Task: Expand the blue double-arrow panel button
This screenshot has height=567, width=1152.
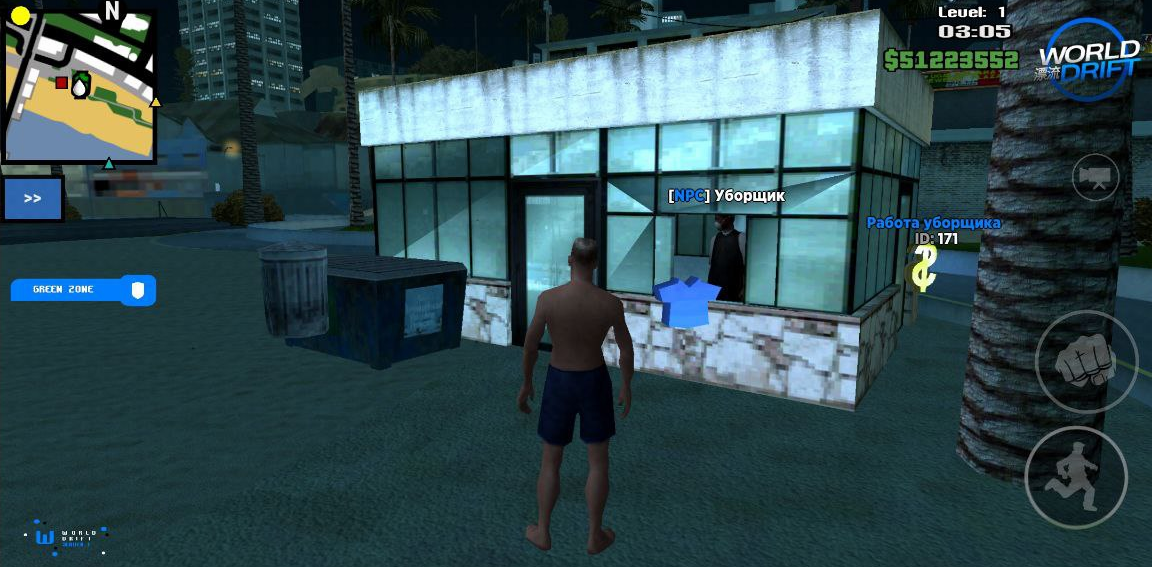Action: (x=33, y=198)
